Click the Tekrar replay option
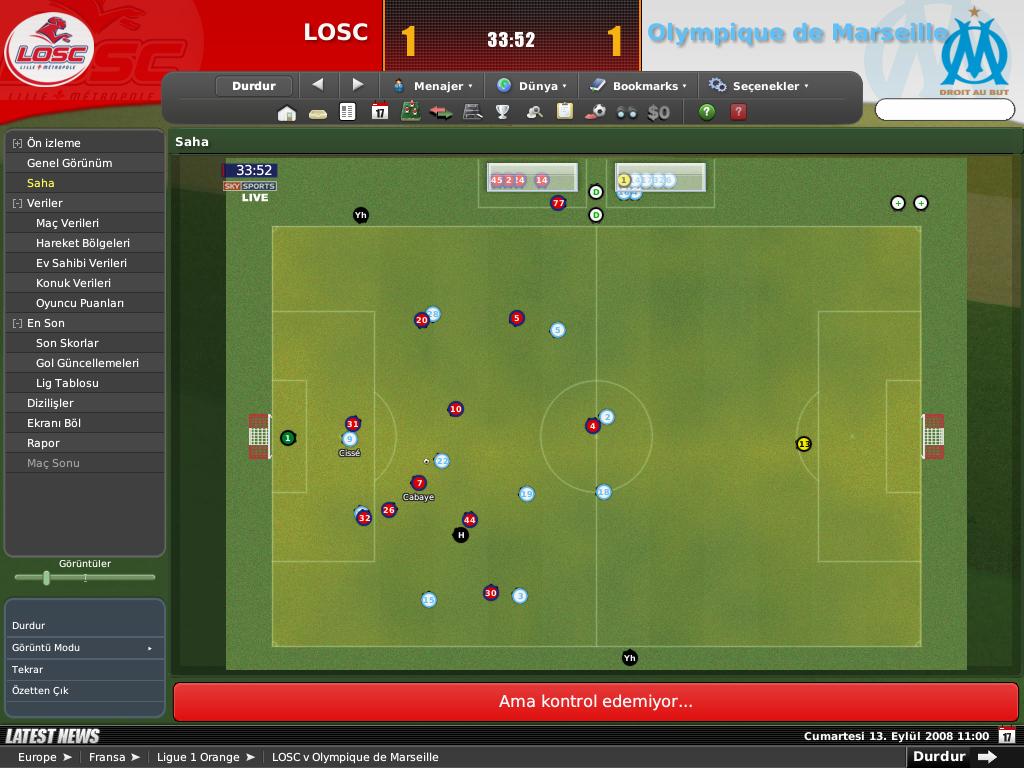The width and height of the screenshot is (1024, 768). point(28,670)
